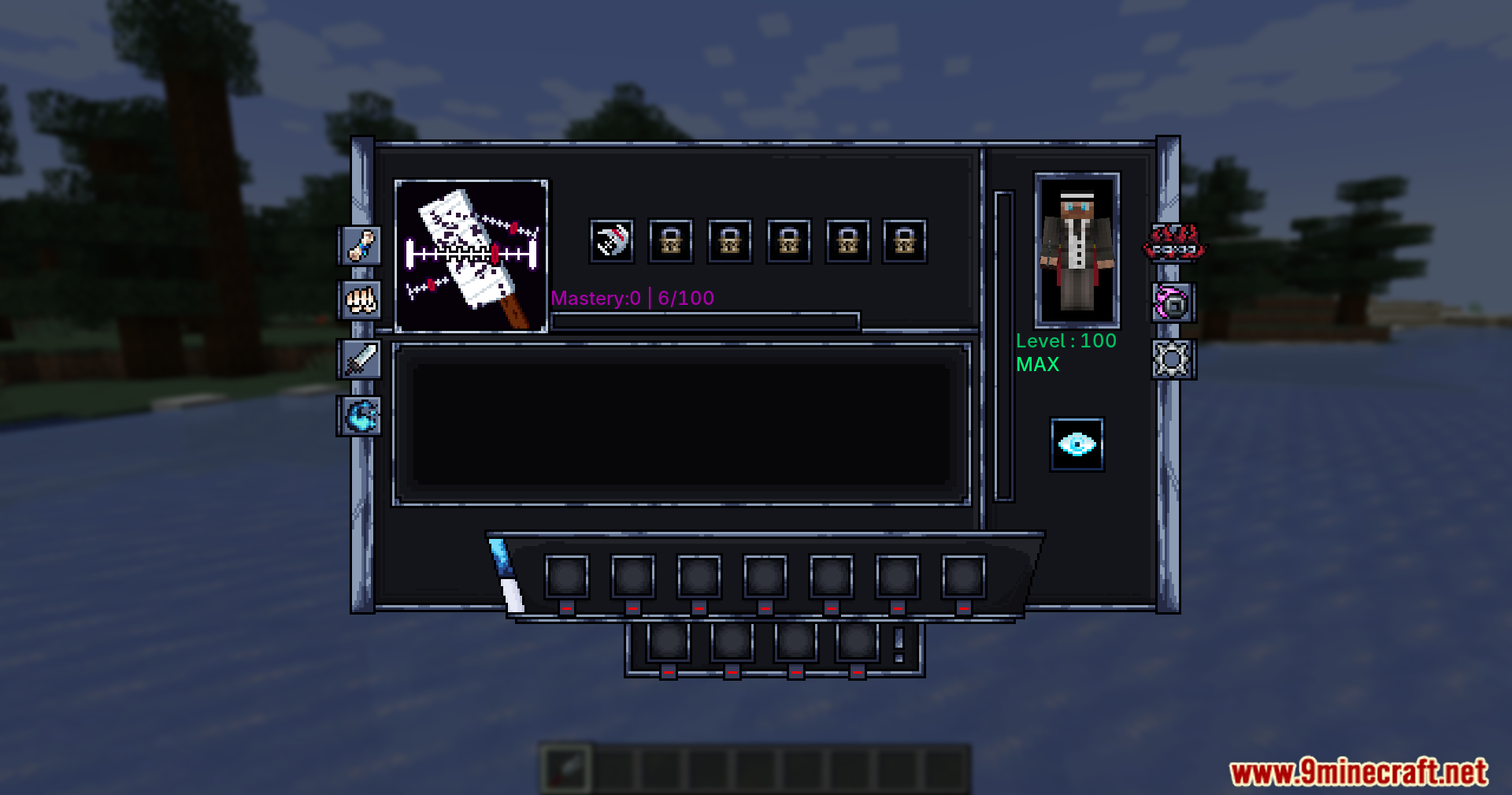
Task: Unlock the first padlocked skill slot
Action: point(670,240)
